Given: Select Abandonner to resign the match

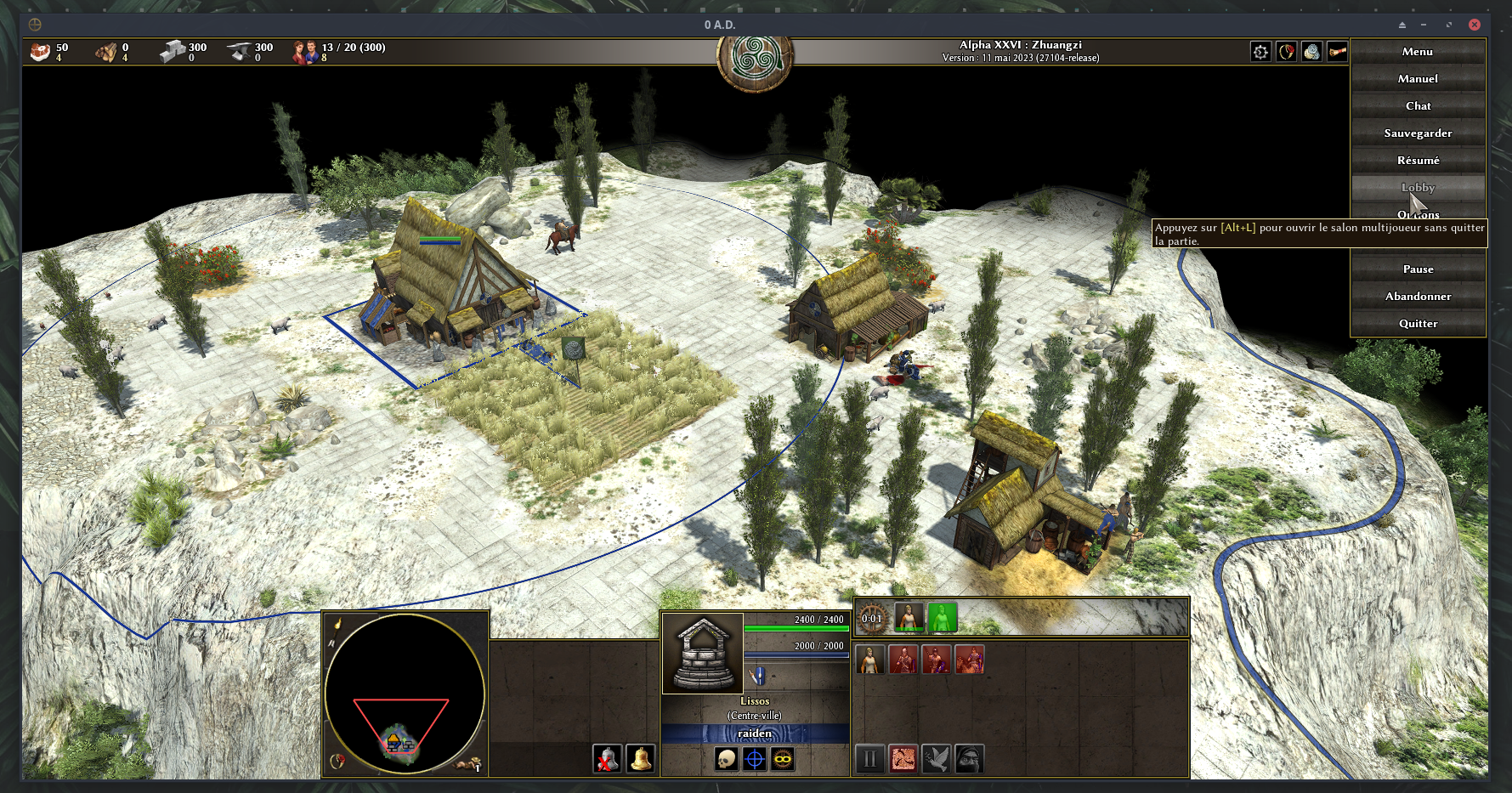Looking at the screenshot, I should coord(1418,297).
